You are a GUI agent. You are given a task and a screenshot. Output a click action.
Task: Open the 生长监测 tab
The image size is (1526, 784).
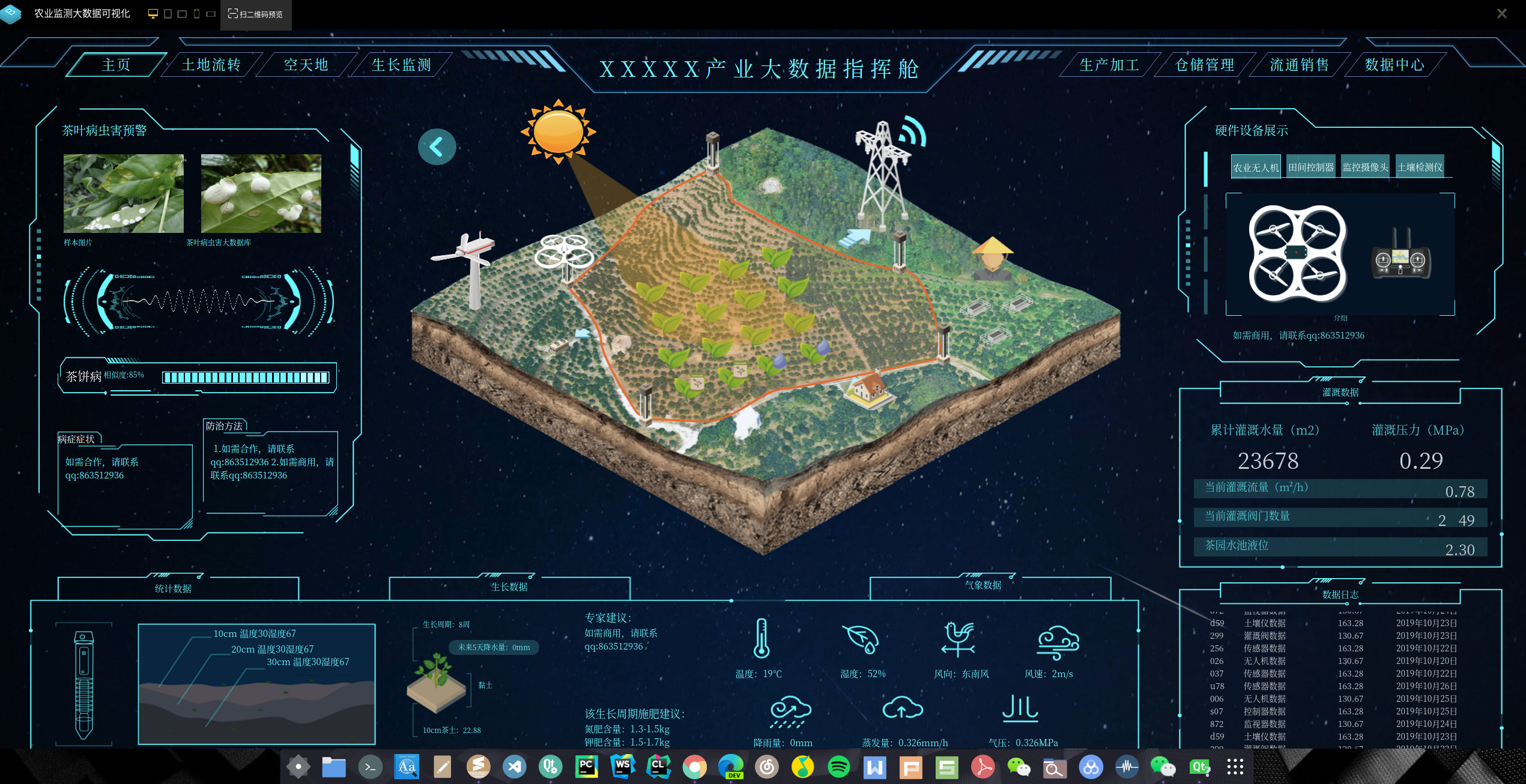401,65
